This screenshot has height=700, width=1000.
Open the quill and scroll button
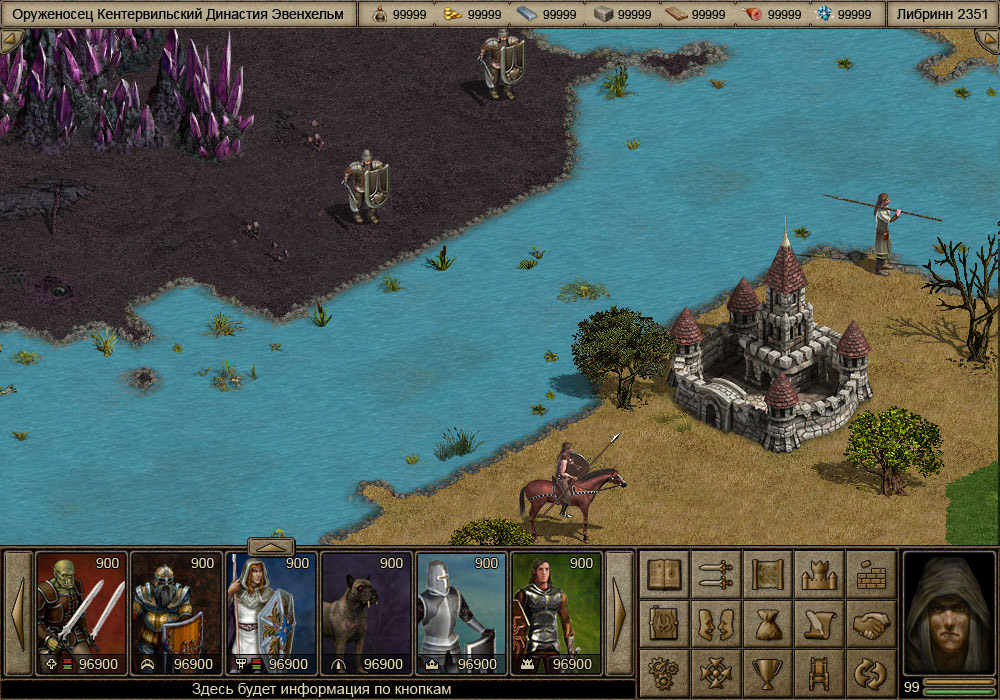pos(820,624)
